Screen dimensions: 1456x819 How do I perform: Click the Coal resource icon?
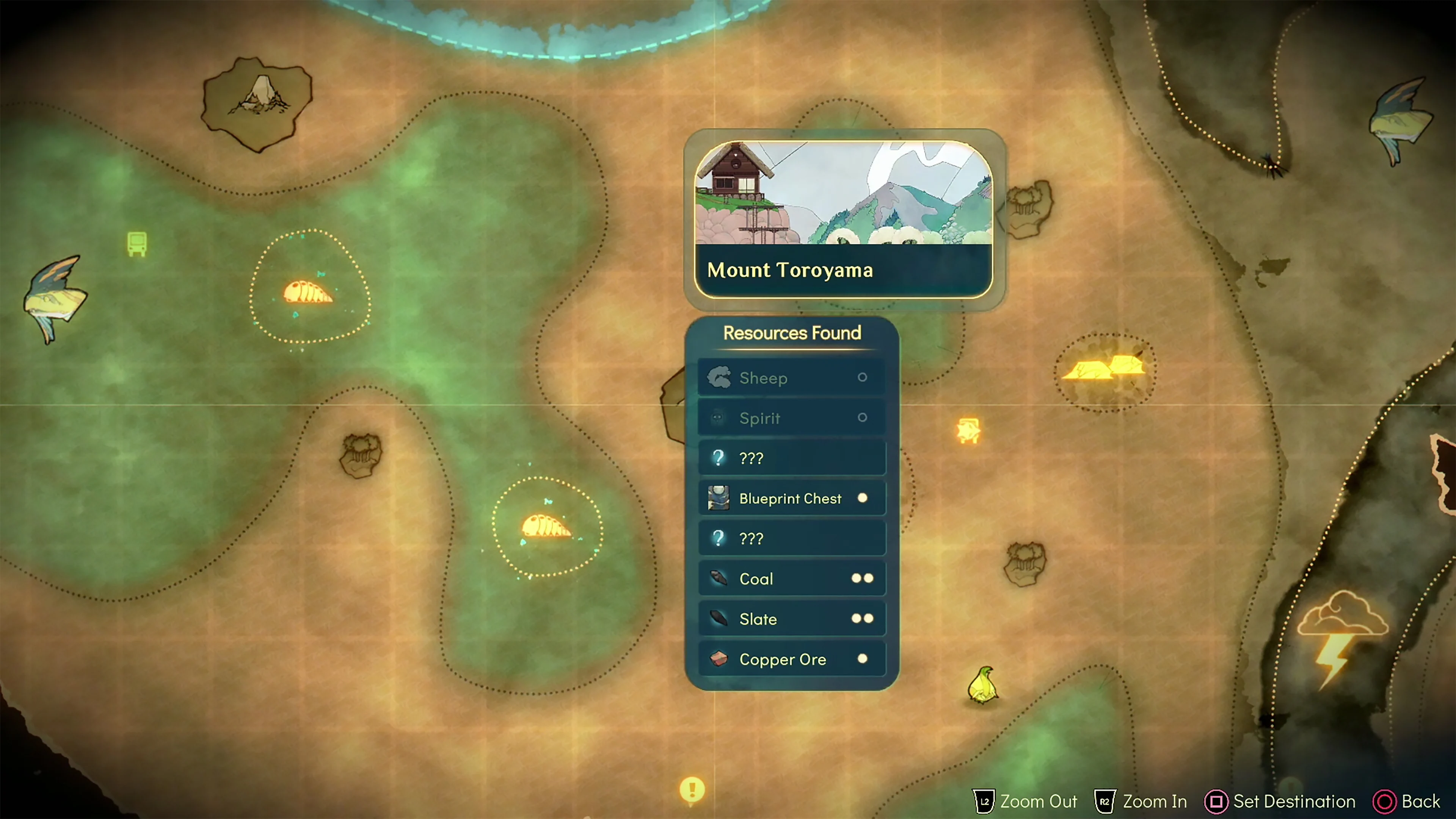[719, 578]
